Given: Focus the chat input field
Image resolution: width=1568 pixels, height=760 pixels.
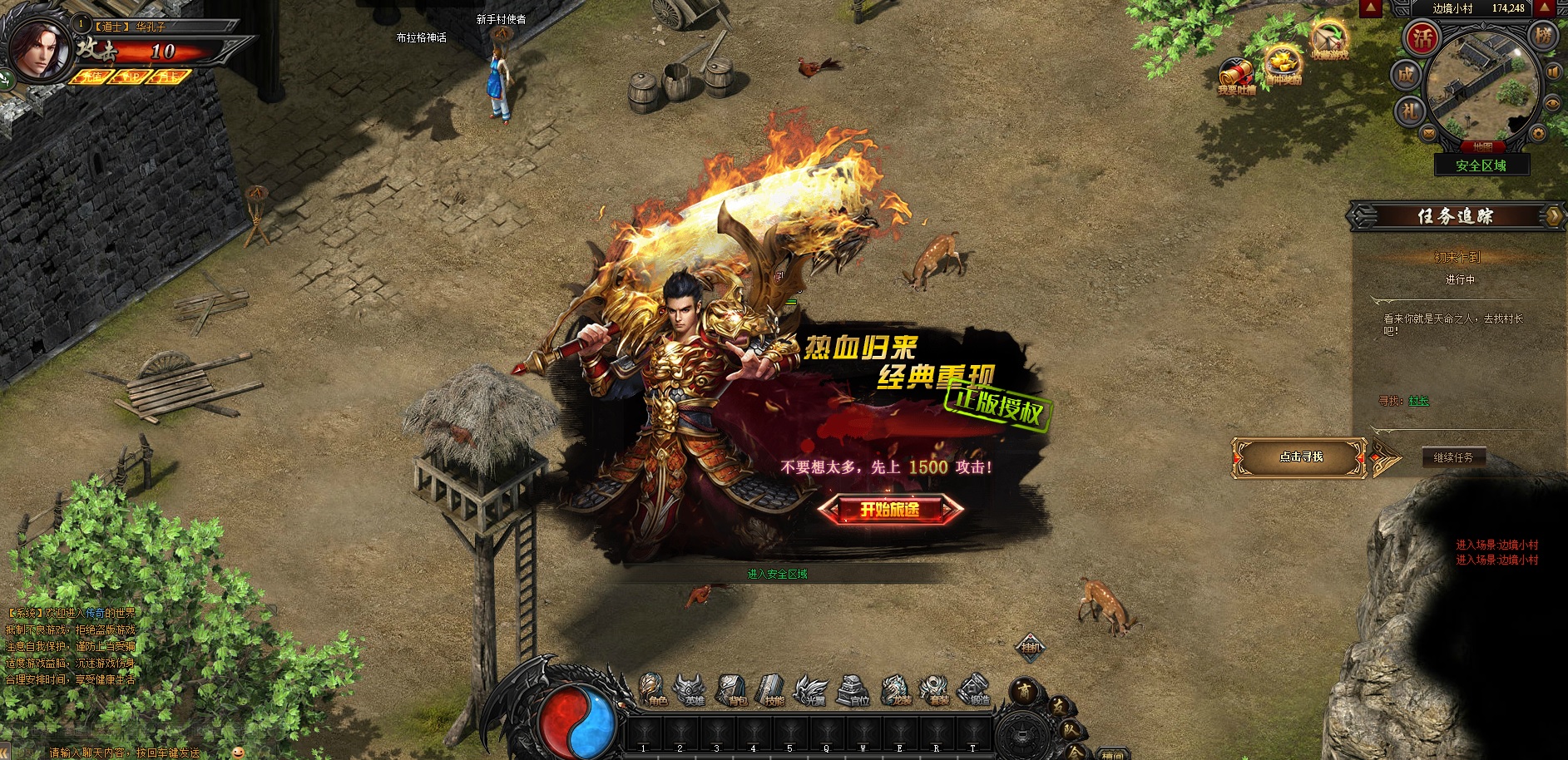Looking at the screenshot, I should [x=125, y=753].
